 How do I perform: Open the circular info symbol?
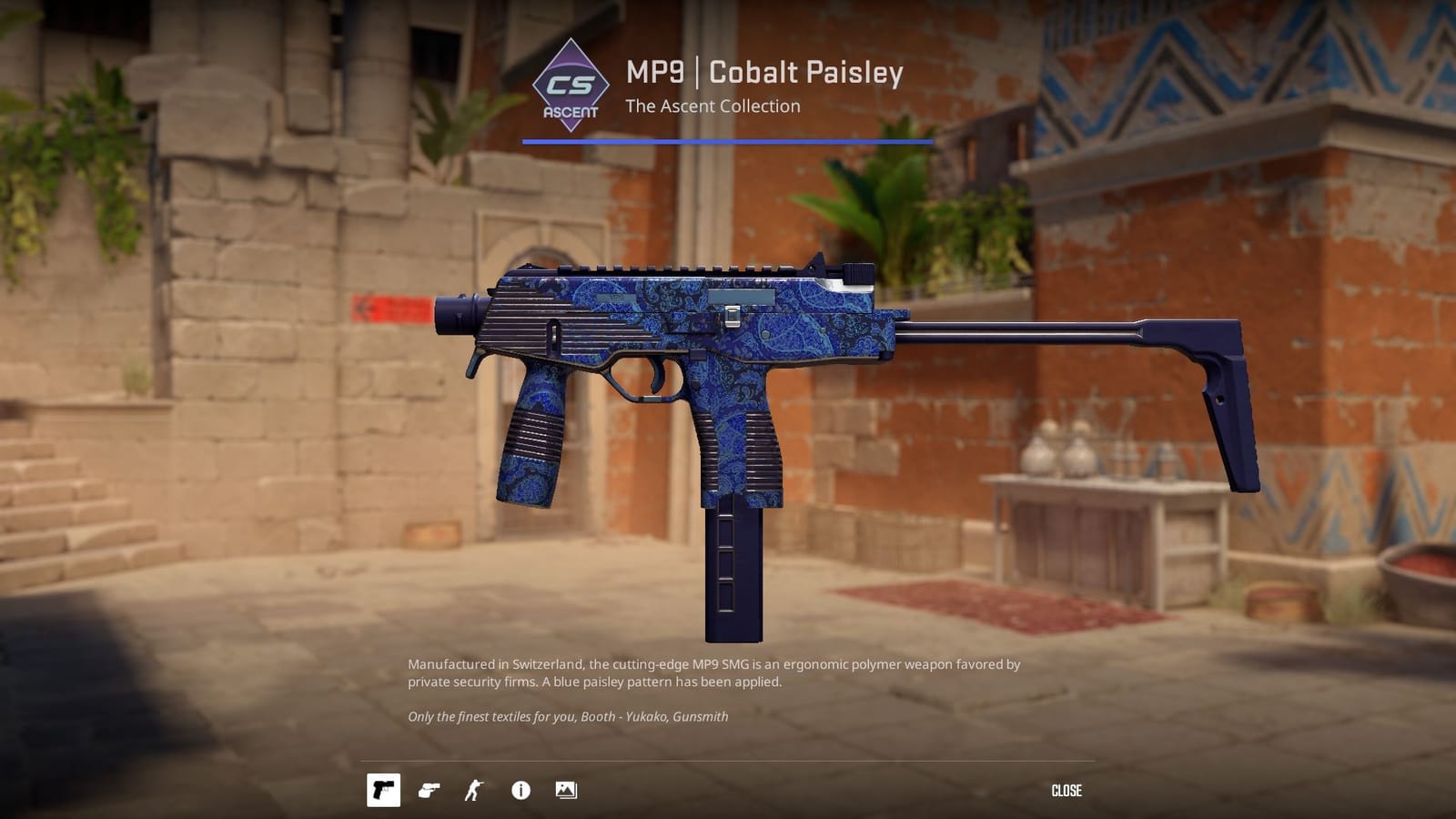[521, 790]
